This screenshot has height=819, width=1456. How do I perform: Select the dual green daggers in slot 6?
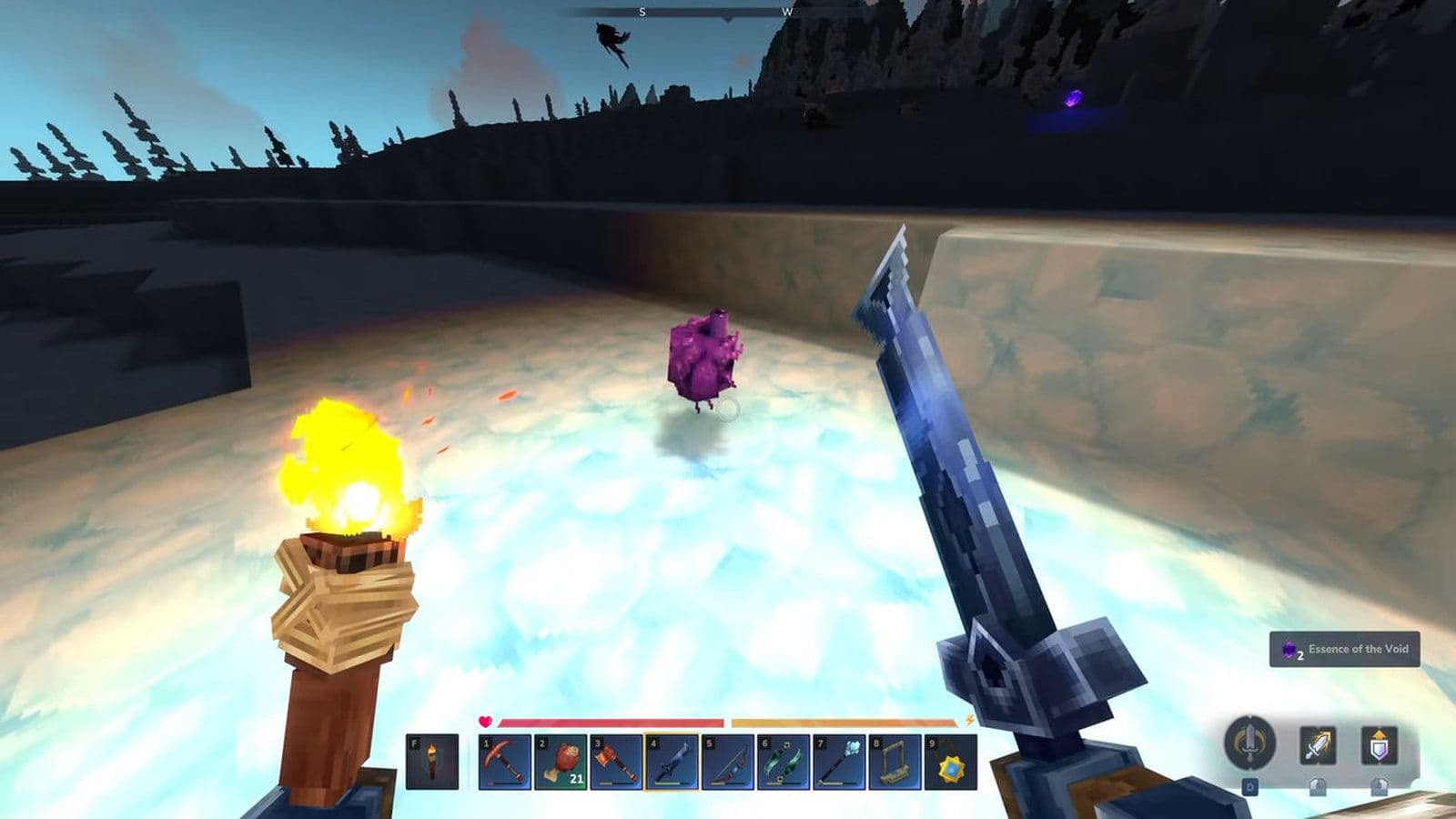782,763
